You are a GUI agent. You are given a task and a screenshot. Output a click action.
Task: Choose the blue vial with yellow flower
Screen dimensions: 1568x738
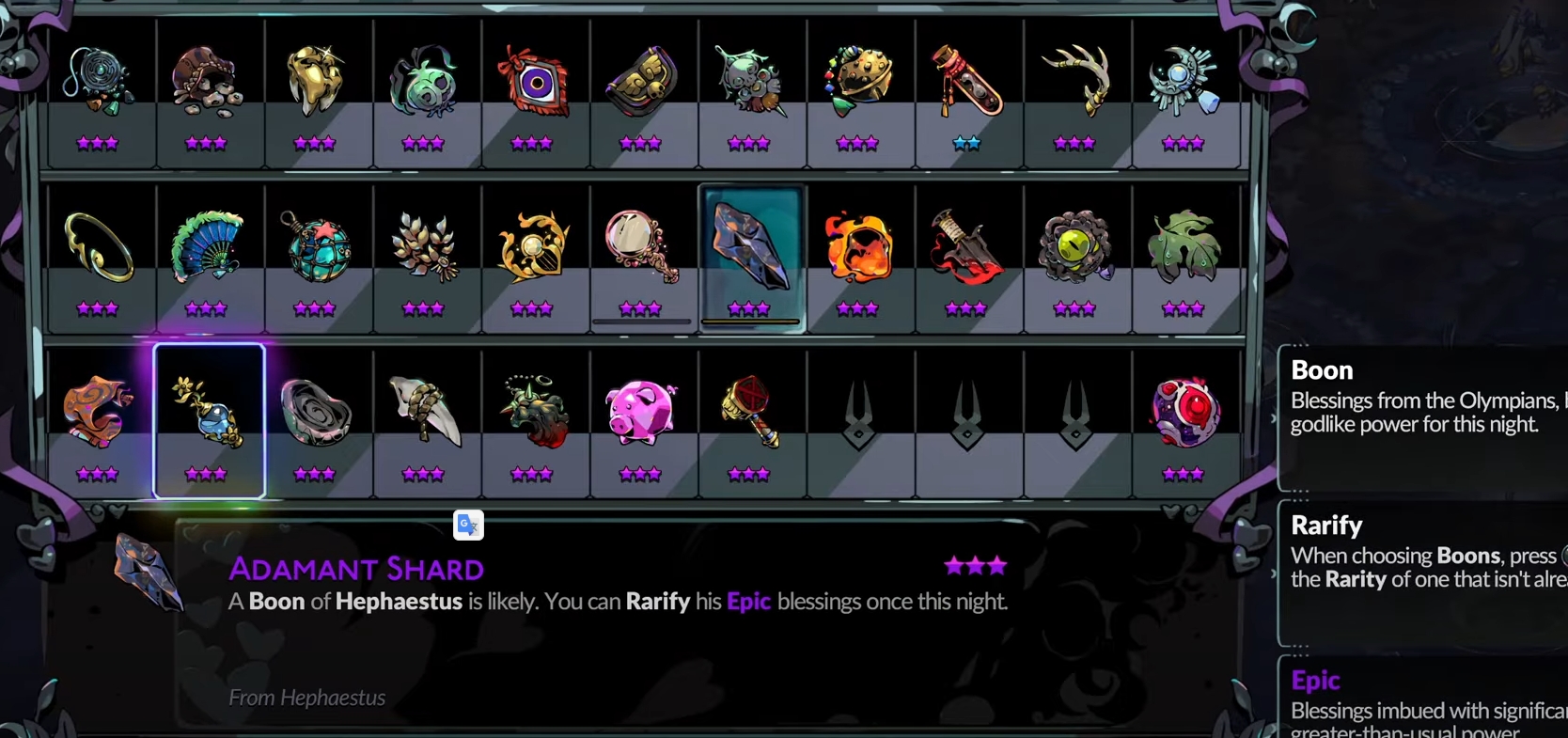[x=209, y=414]
